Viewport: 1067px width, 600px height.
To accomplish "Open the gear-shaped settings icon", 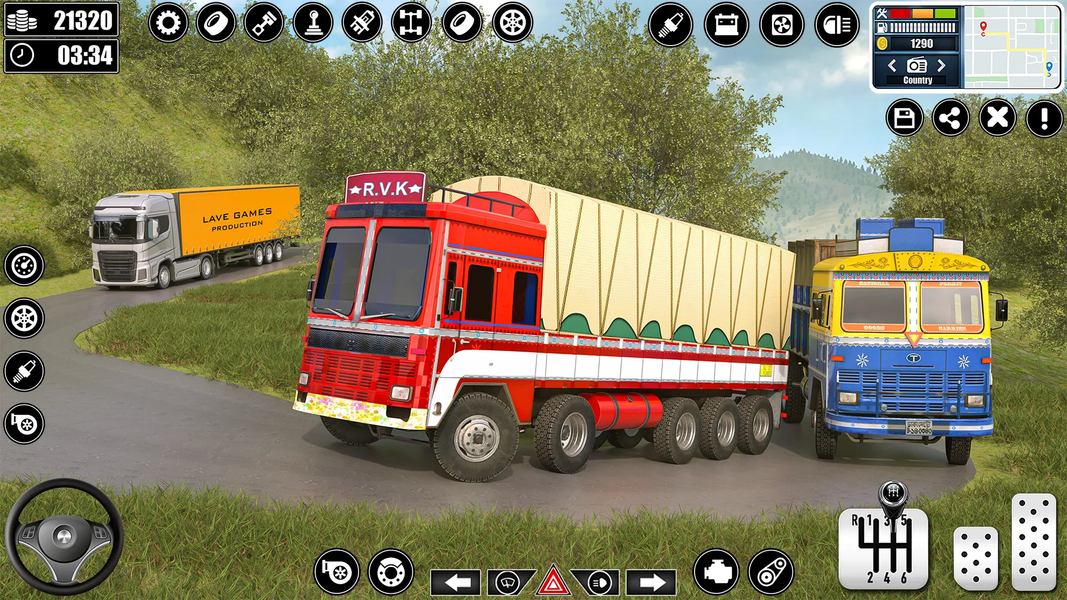I will pos(168,22).
